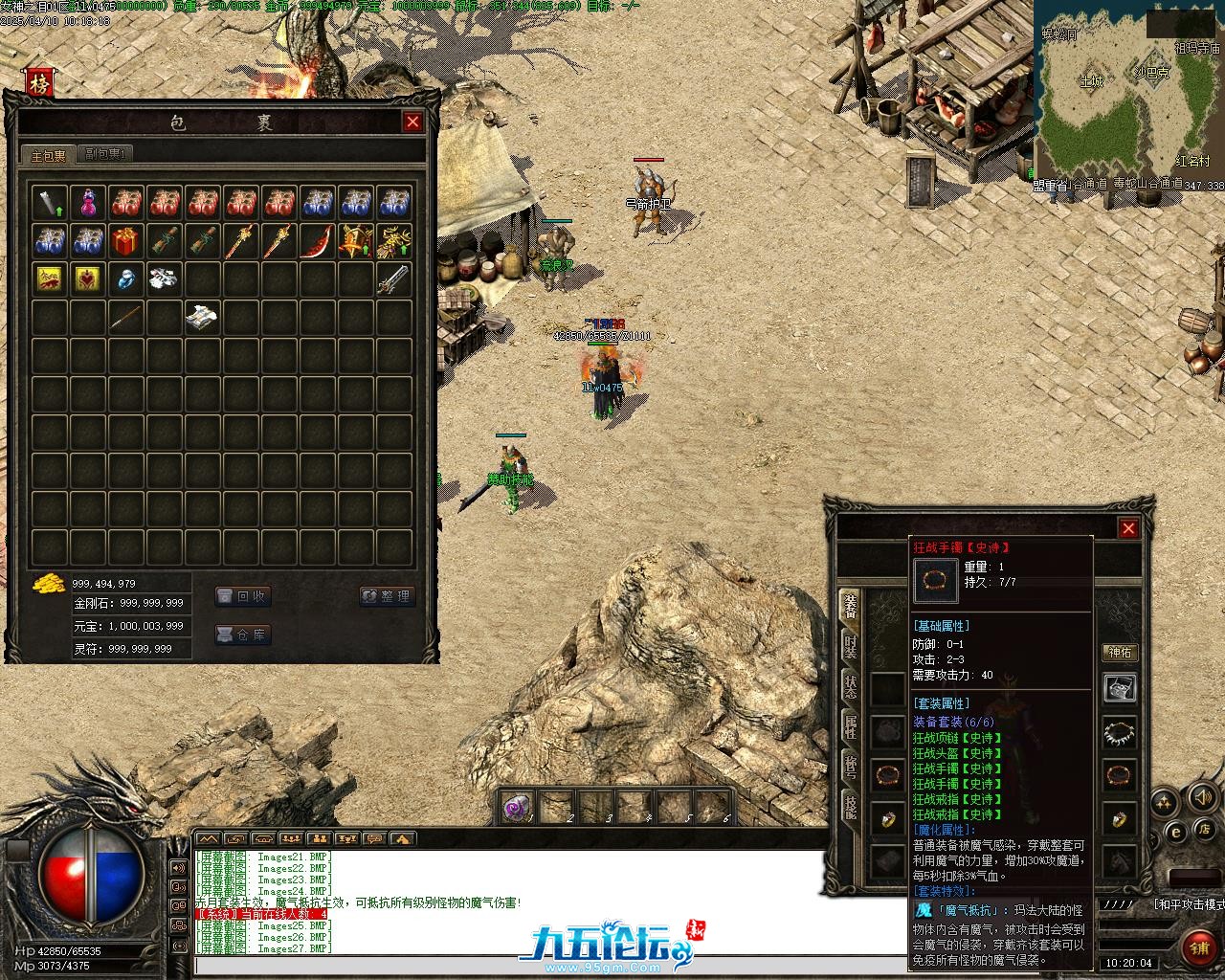Close the character equipment panel
The height and width of the screenshot is (980, 1225).
click(x=1128, y=528)
